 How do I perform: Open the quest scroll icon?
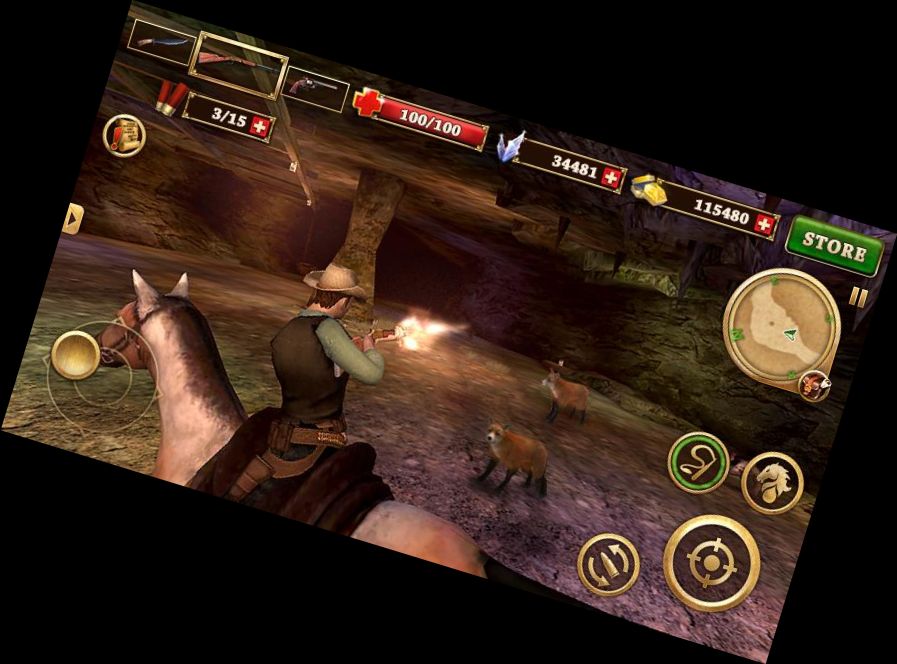click(124, 135)
